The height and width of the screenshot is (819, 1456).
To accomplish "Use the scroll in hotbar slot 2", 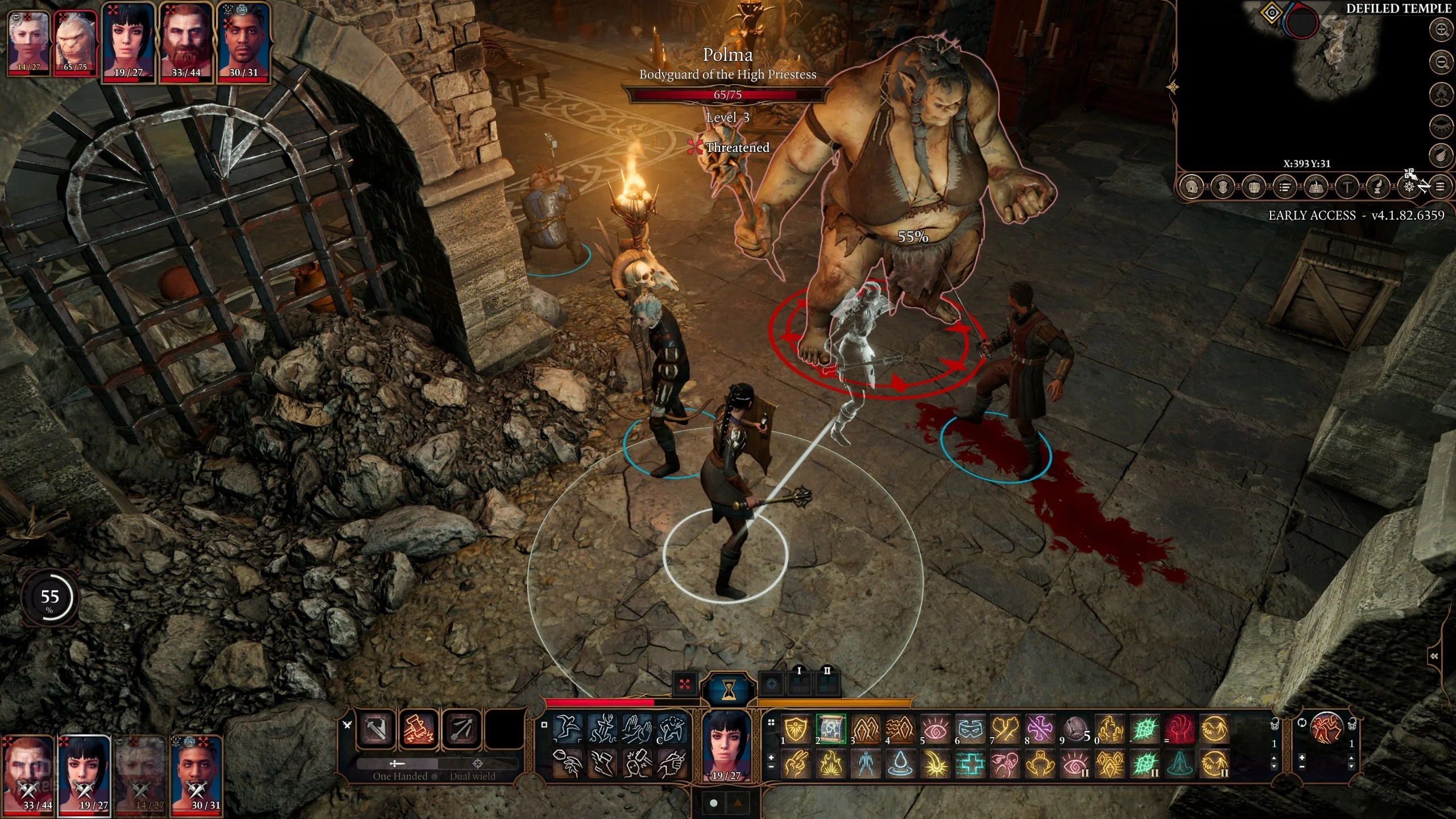I will pyautogui.click(x=830, y=729).
